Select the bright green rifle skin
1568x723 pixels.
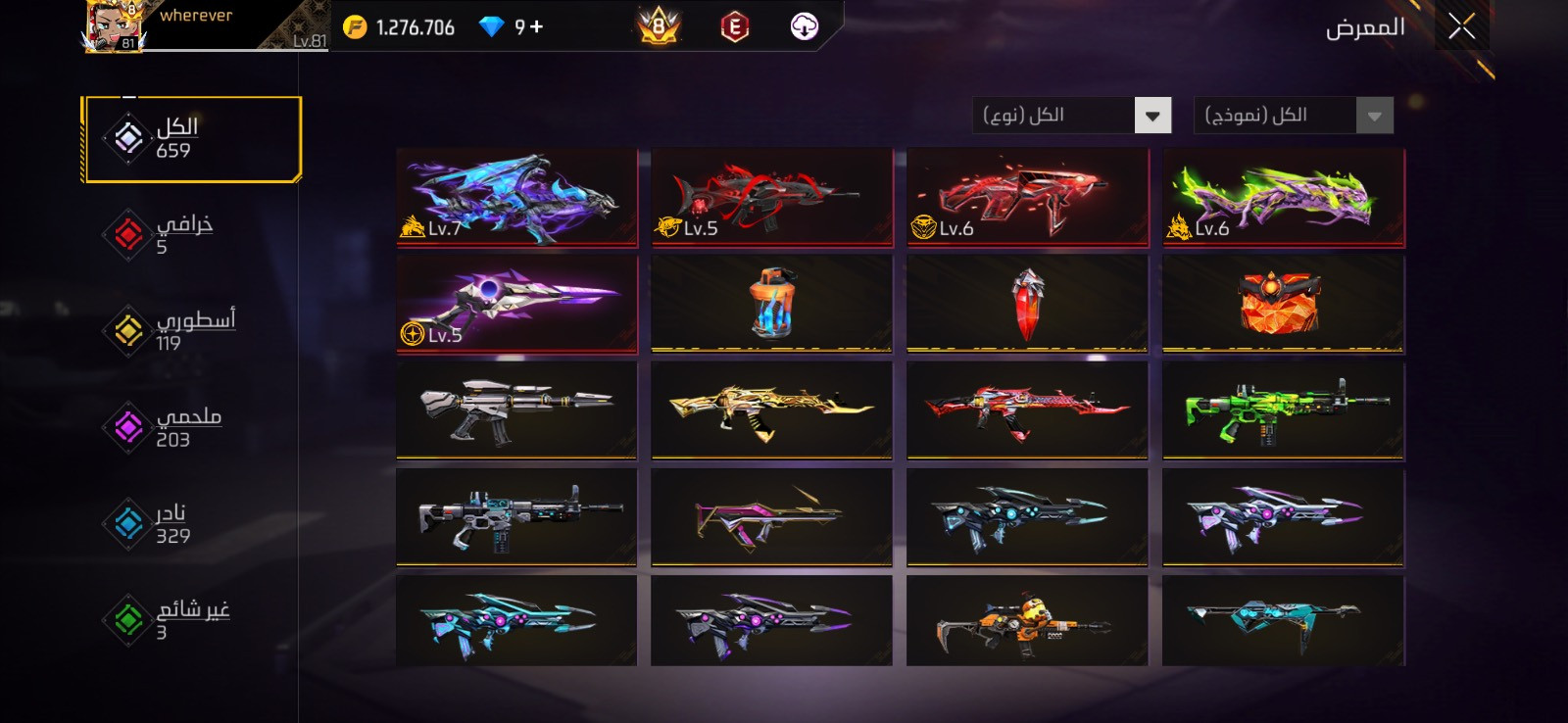[1283, 410]
